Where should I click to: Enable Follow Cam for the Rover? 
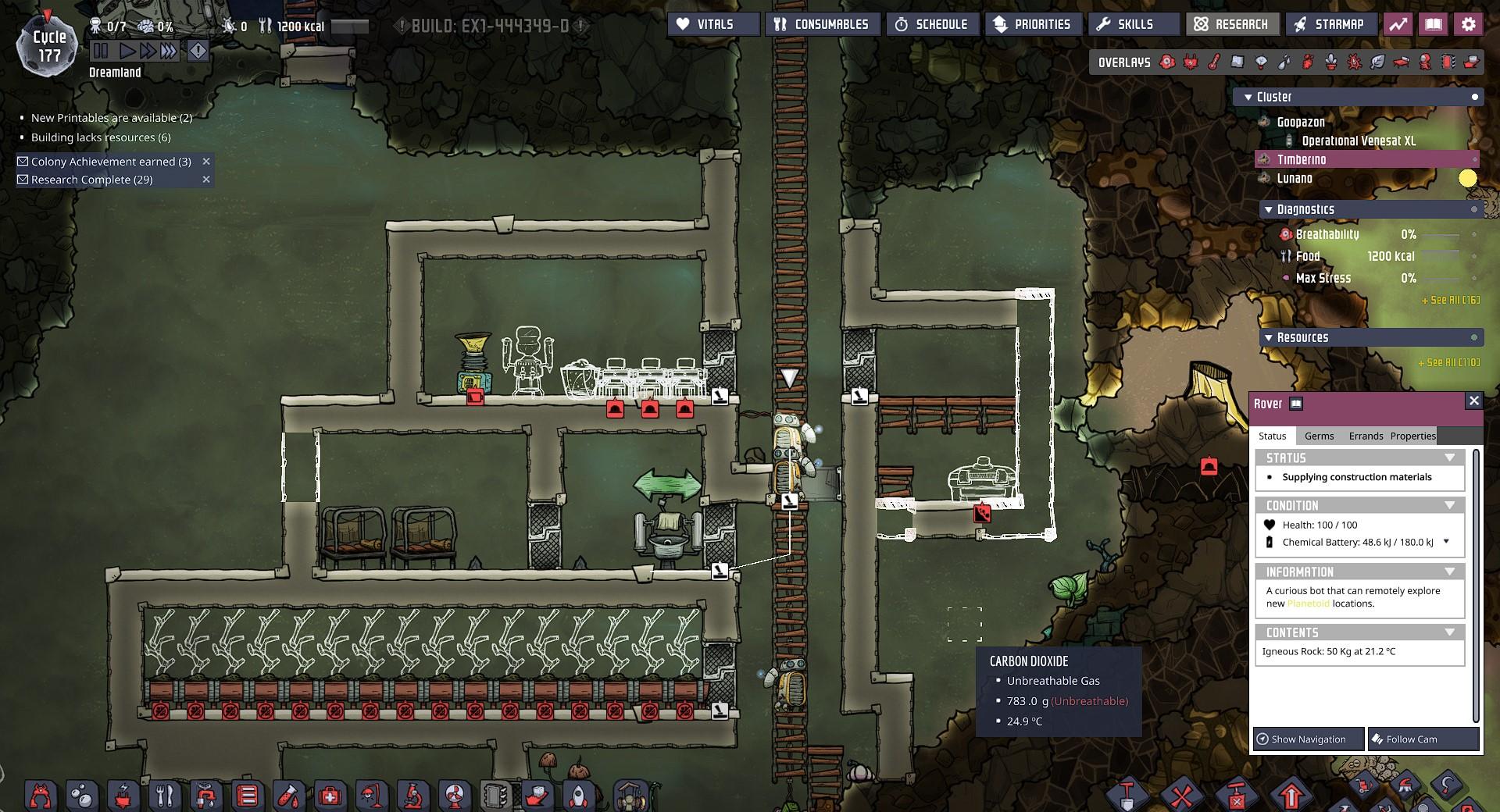1423,739
